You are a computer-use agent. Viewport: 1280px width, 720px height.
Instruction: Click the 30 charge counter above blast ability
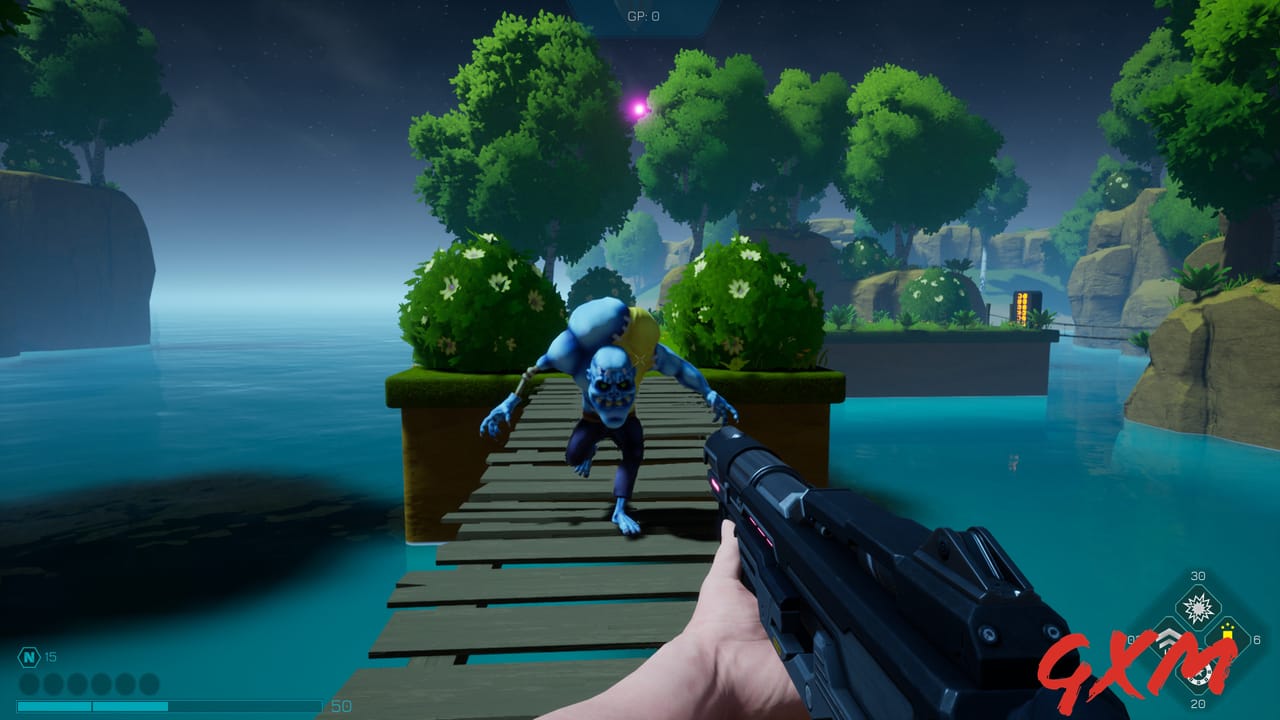coord(1198,577)
